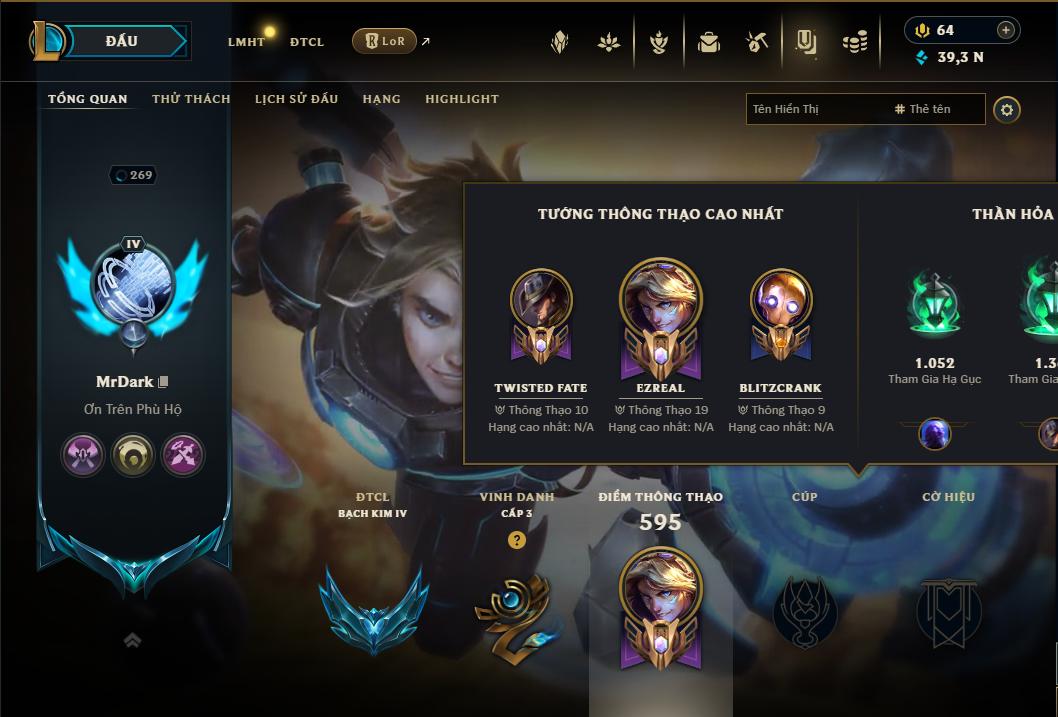Open the ĐTCL Bạch Kim IV rank emblem
The height and width of the screenshot is (717, 1058).
coord(373,607)
